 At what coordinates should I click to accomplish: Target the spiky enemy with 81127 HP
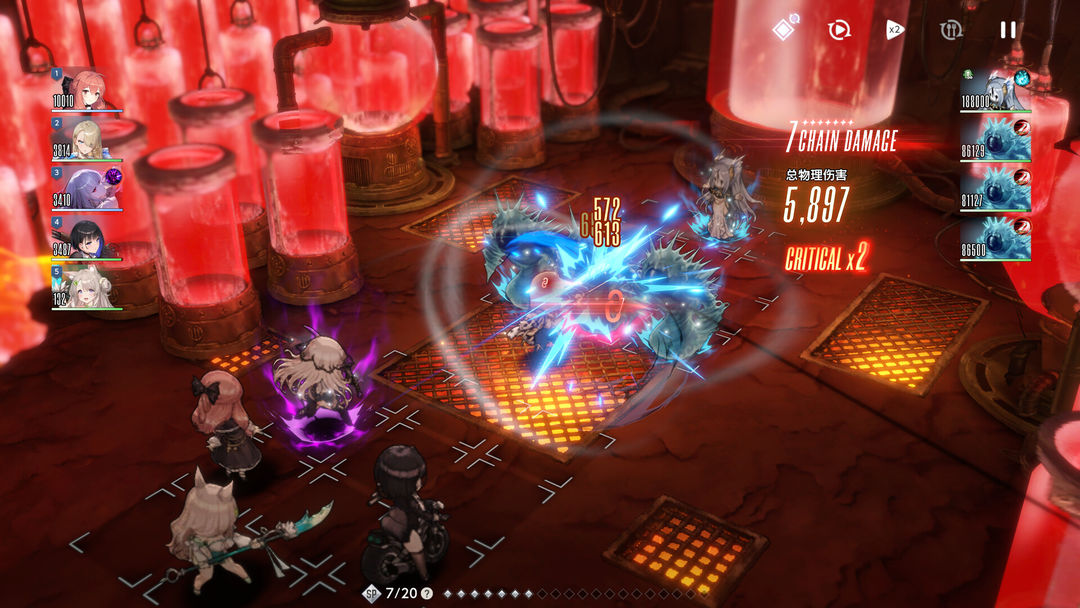click(996, 188)
